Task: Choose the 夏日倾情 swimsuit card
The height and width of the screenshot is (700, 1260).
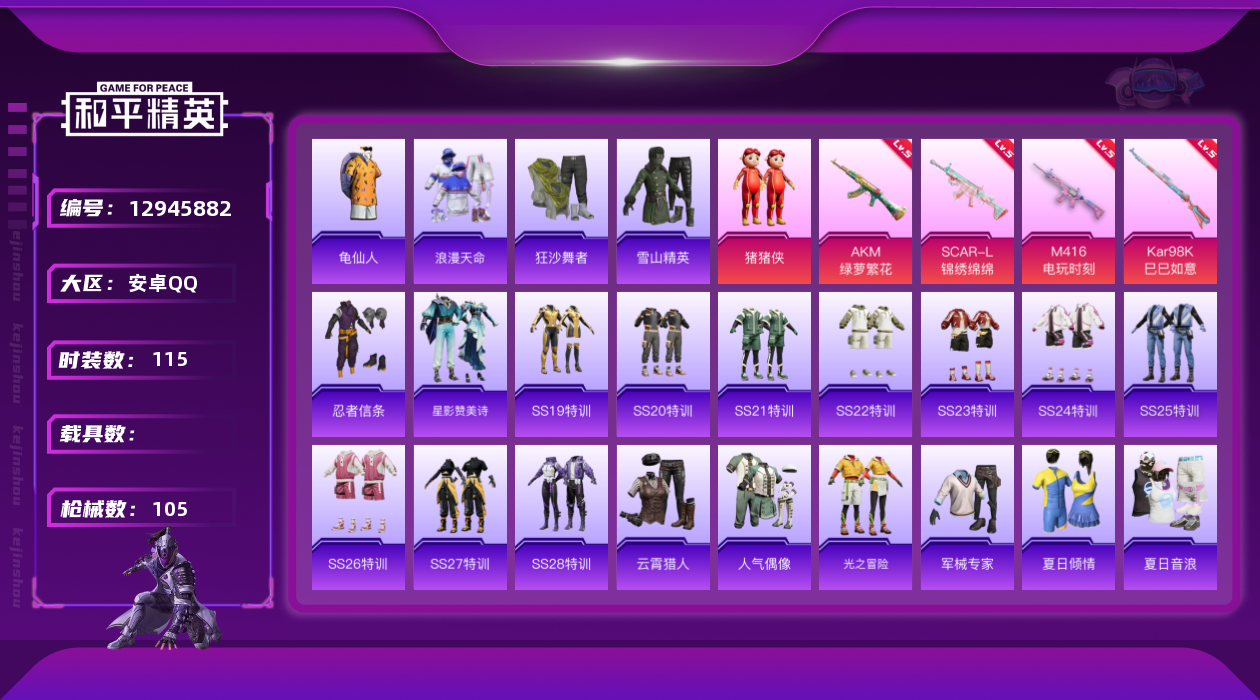Action: [1068, 517]
